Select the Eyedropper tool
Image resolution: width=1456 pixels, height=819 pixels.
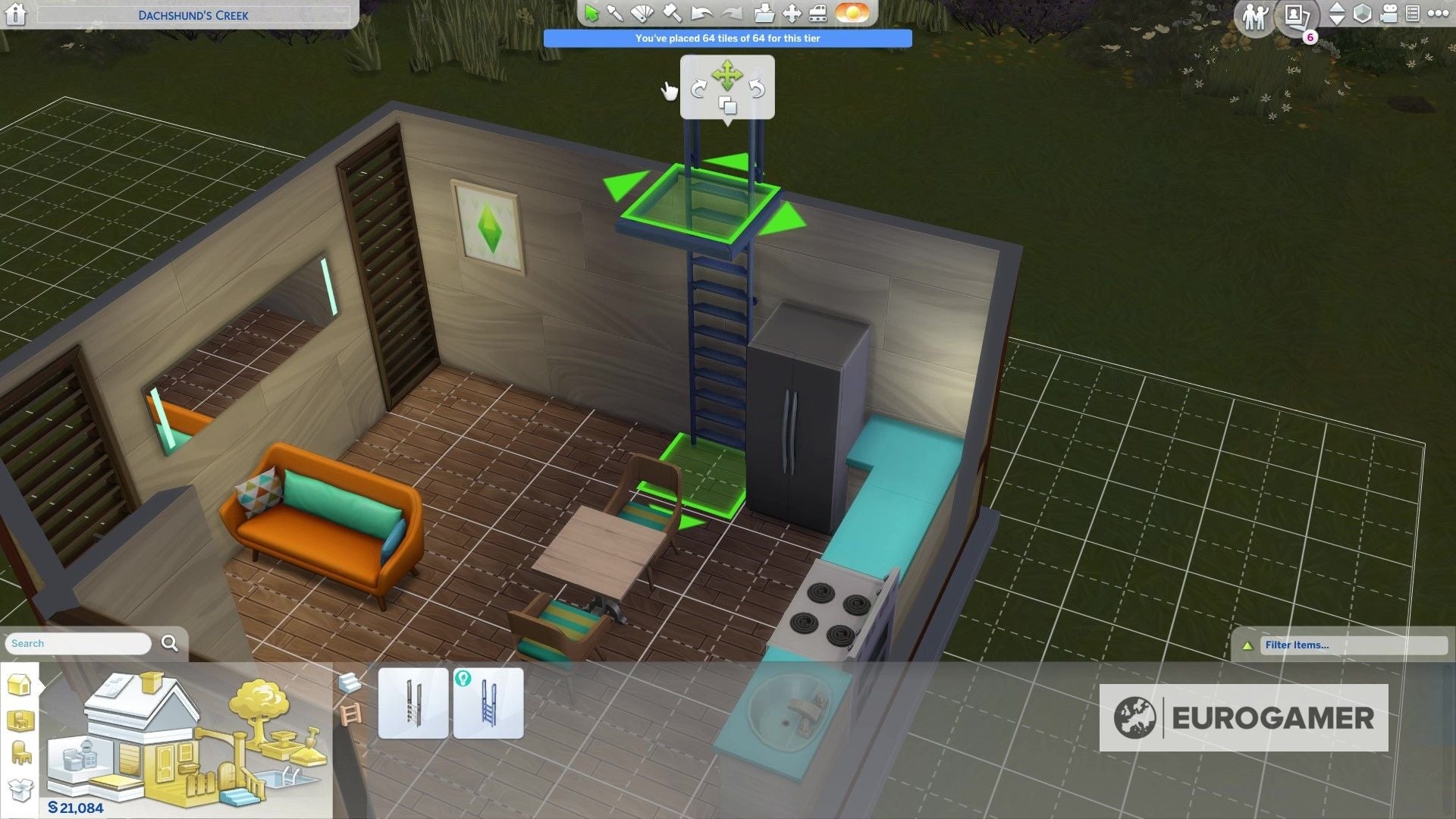[615, 12]
